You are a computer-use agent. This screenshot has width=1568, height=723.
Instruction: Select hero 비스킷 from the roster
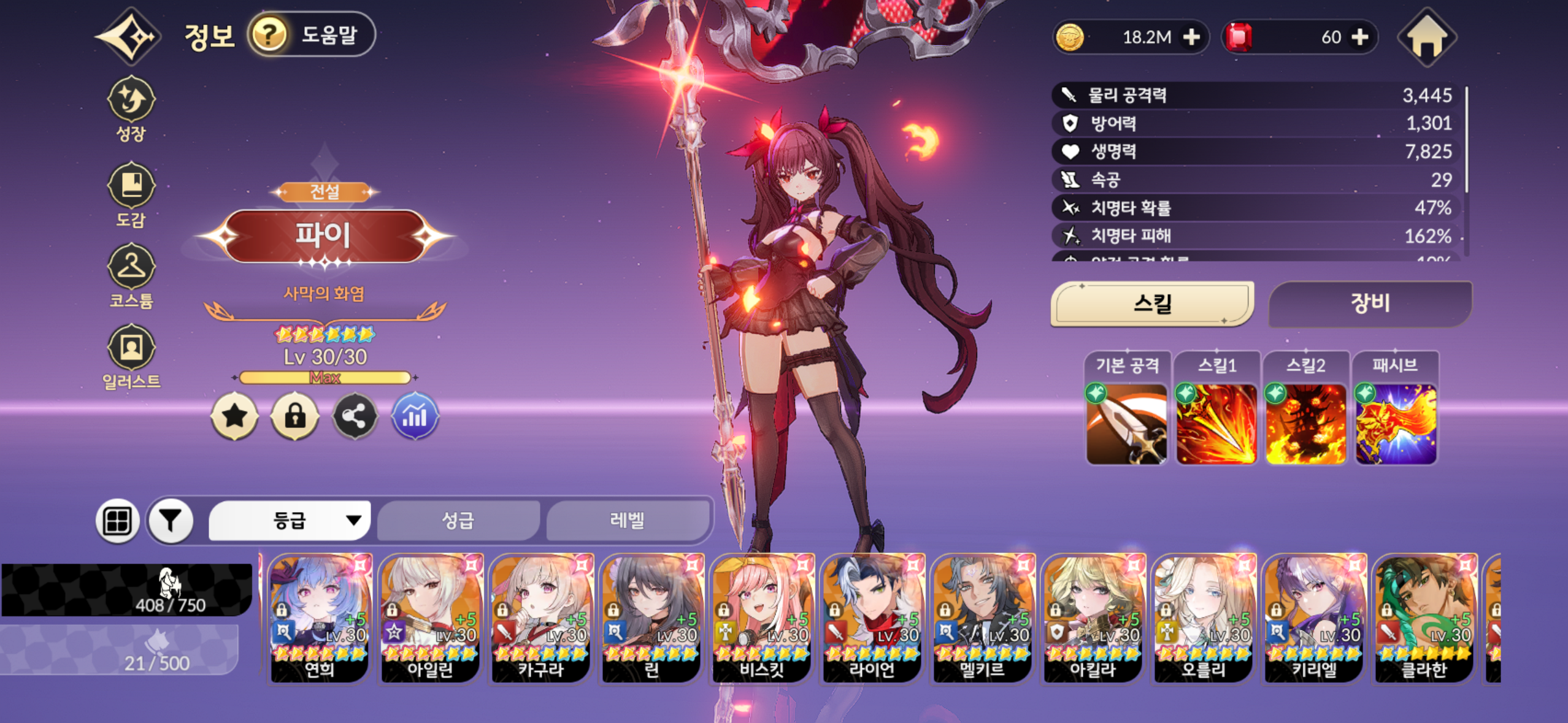pyautogui.click(x=762, y=618)
